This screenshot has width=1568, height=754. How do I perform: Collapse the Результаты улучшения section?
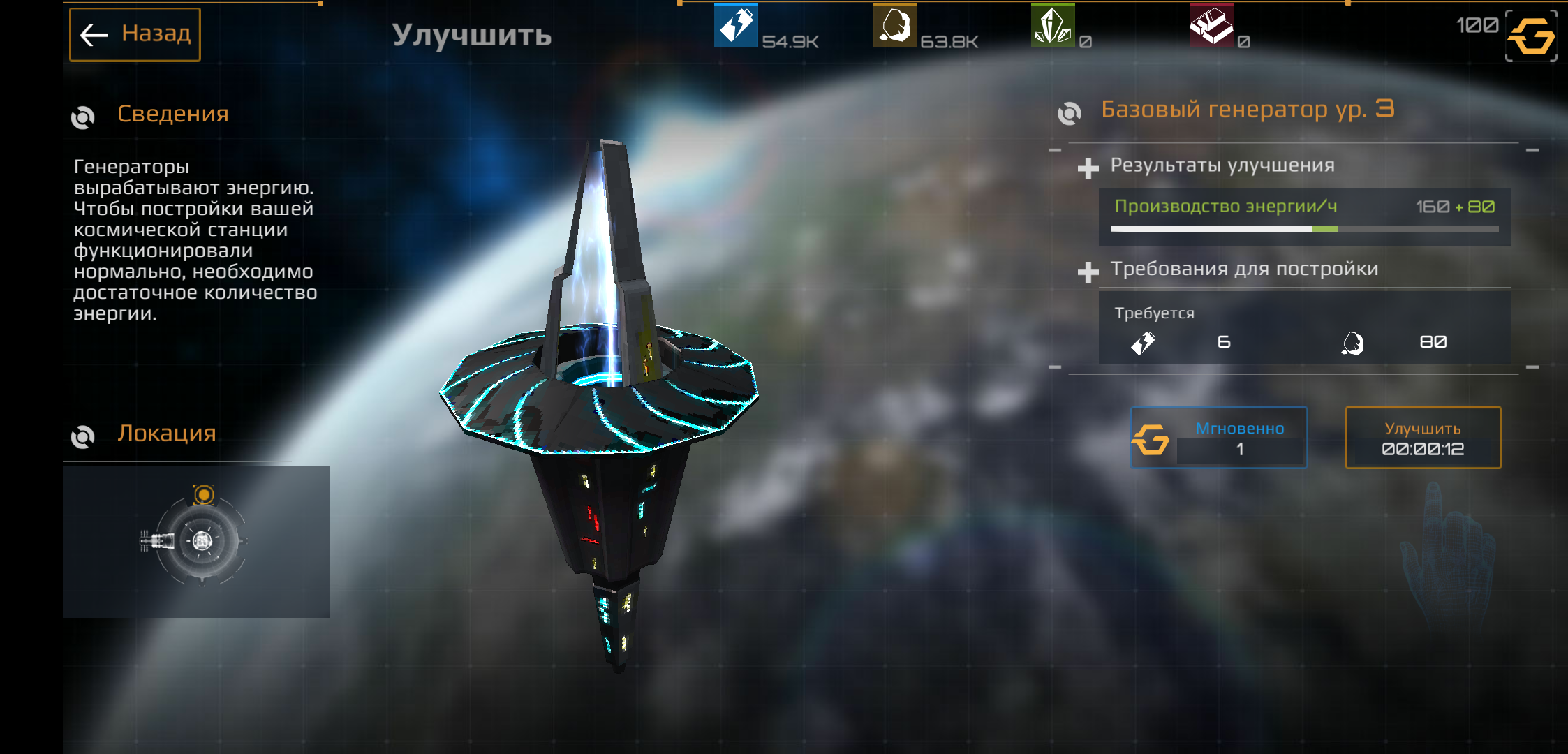click(x=1088, y=168)
